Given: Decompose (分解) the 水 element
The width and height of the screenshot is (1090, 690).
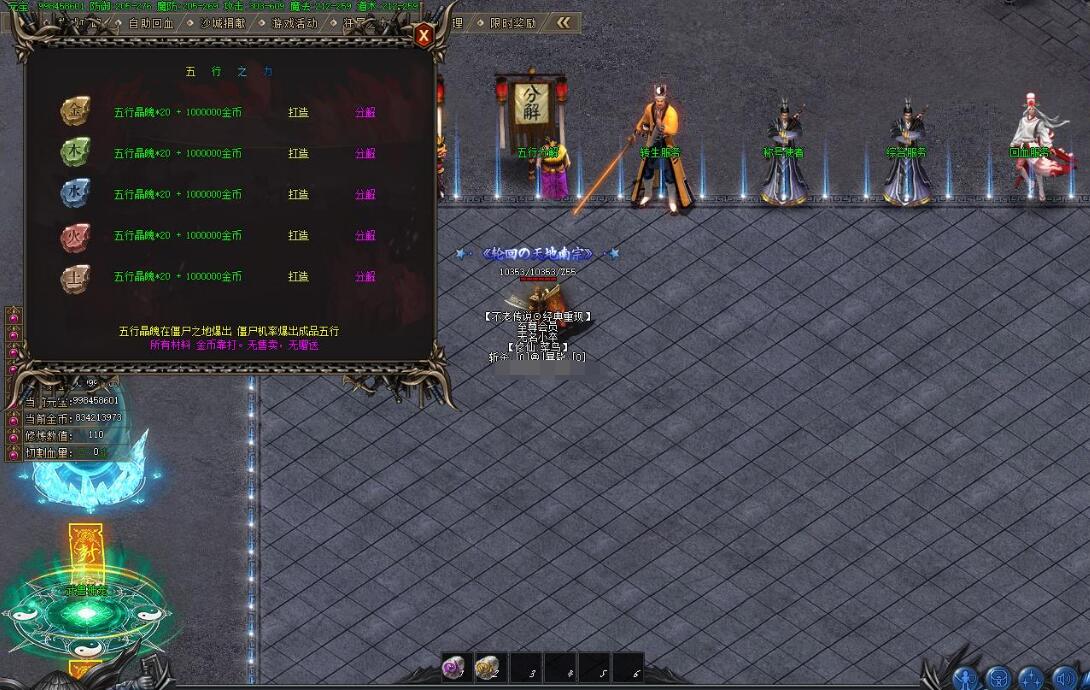Looking at the screenshot, I should click(365, 194).
